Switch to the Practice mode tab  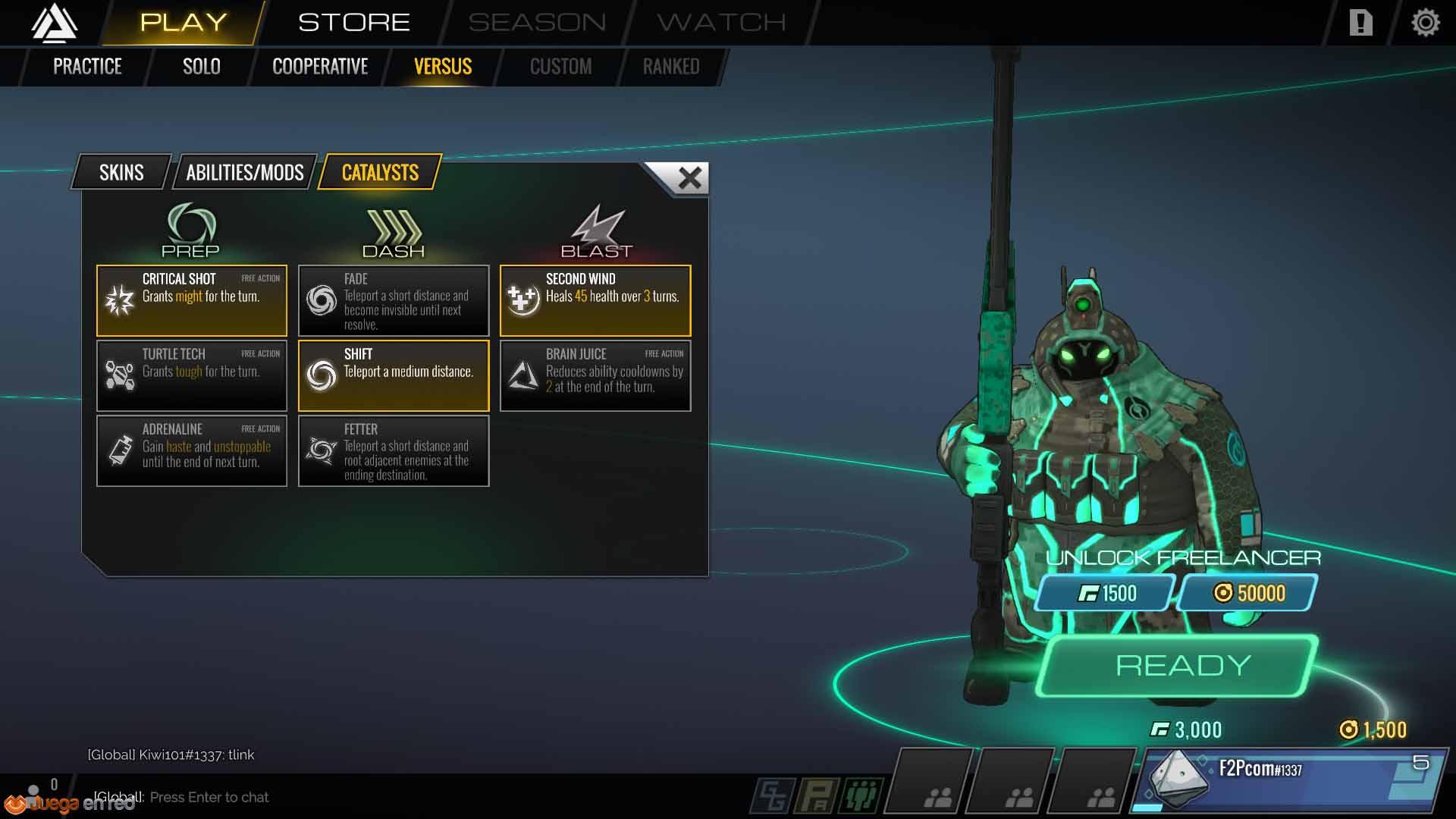coord(87,67)
